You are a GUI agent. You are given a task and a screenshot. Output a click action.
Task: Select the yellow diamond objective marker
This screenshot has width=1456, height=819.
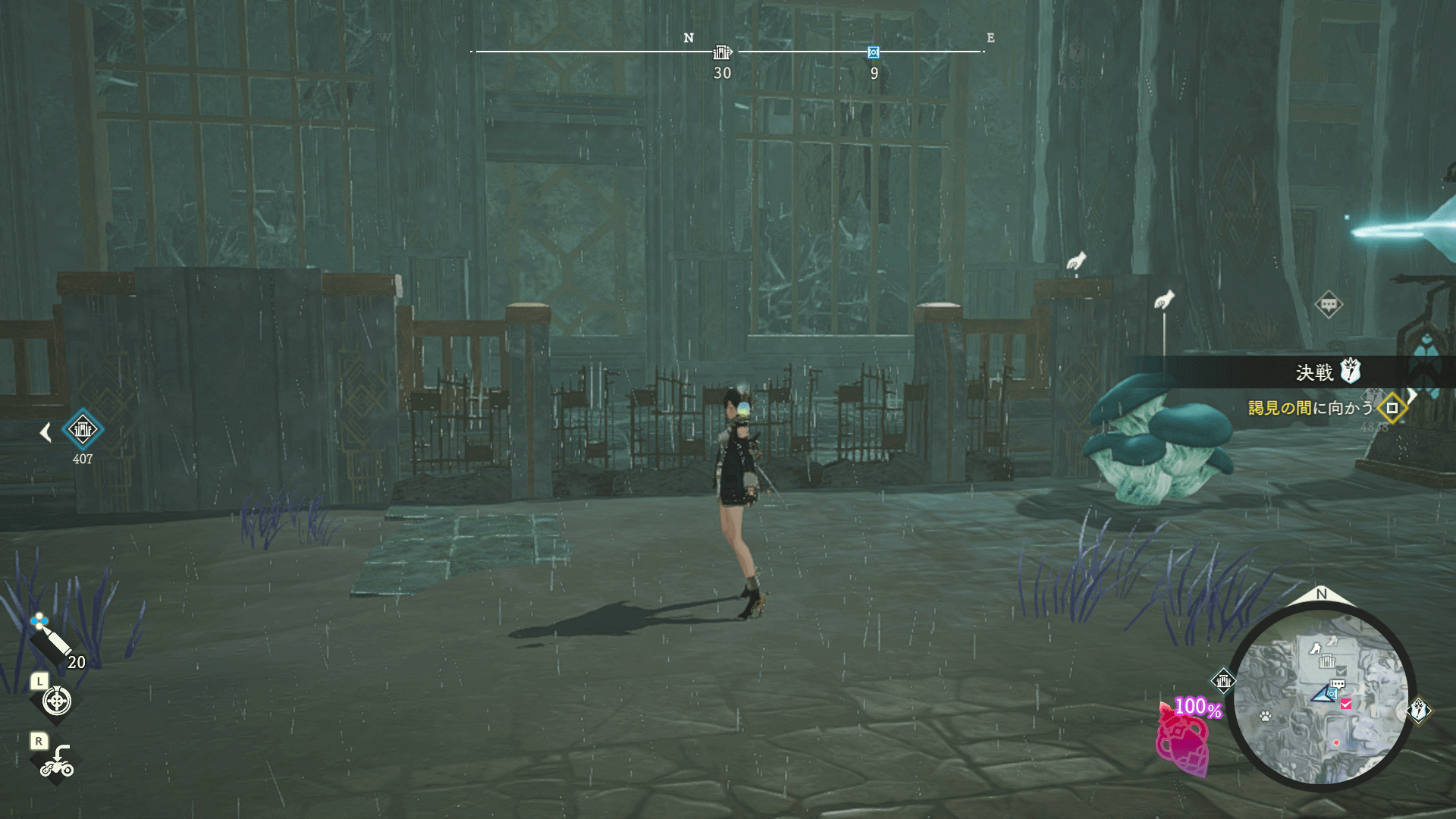click(x=1392, y=408)
